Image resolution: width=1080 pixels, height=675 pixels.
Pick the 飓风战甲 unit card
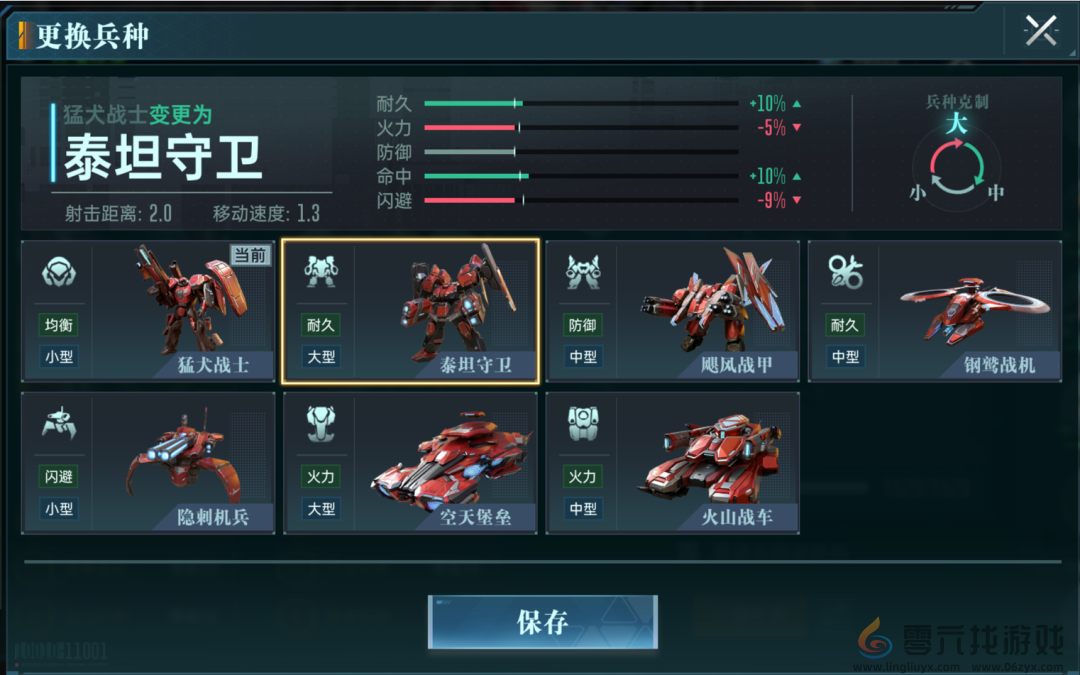(x=672, y=311)
